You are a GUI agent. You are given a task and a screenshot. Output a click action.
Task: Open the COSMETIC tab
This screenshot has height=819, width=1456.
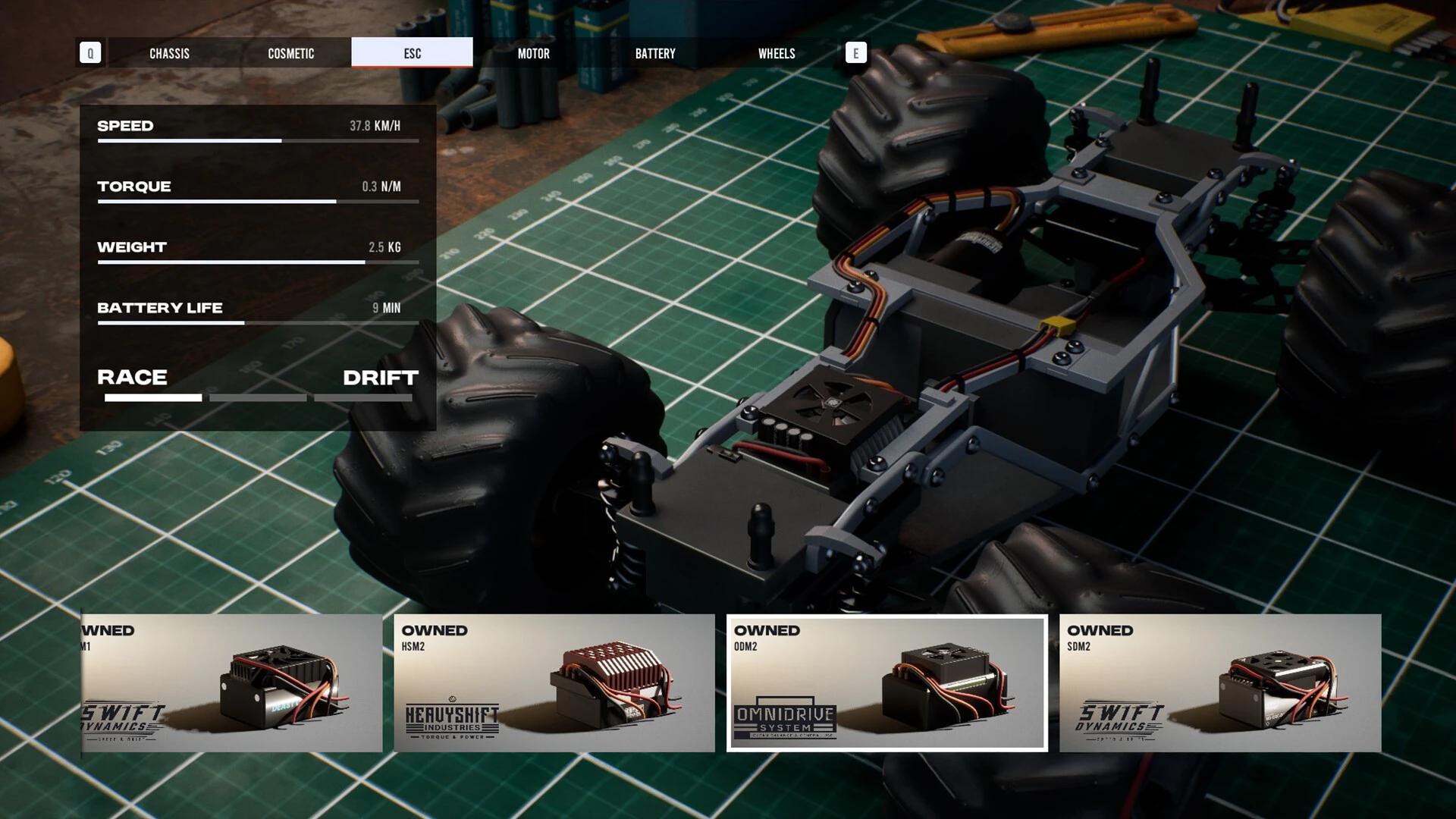291,53
